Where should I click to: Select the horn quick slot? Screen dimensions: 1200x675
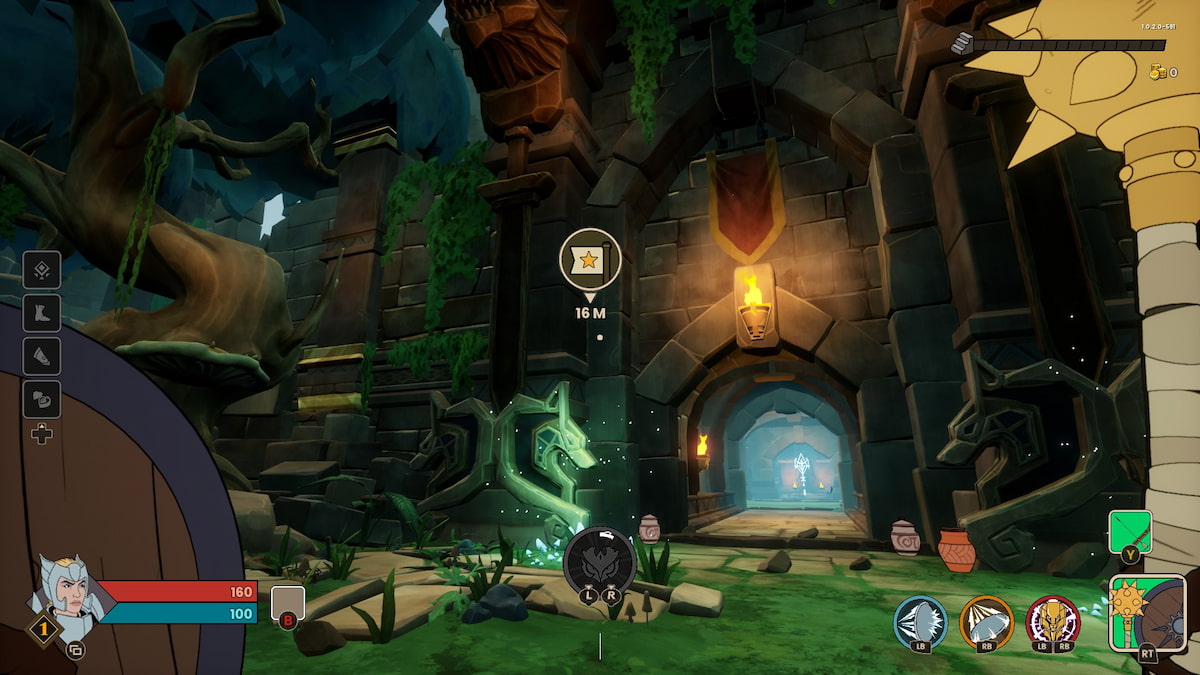42,356
